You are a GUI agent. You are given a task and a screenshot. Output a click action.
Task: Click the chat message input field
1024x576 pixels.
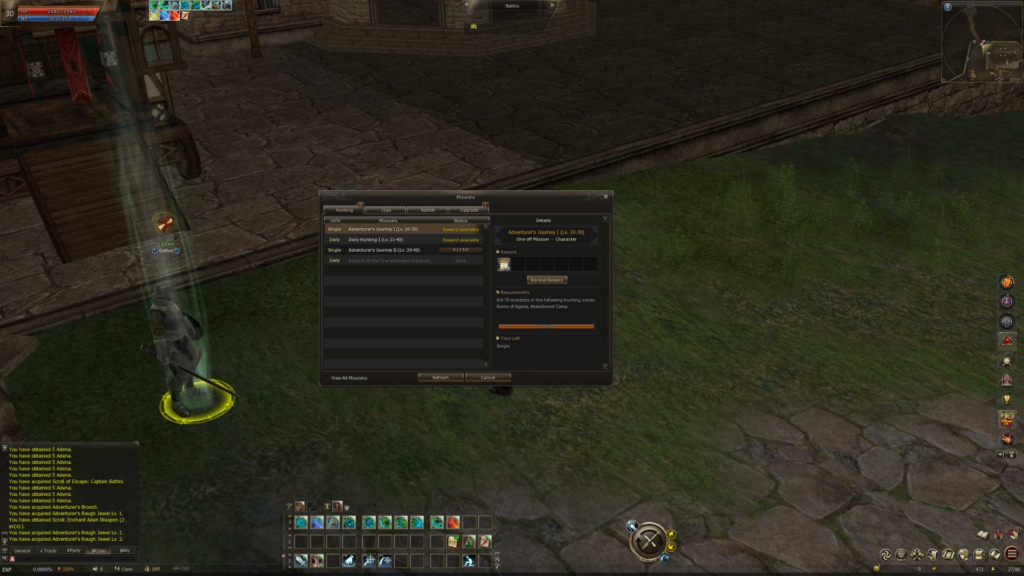tap(75, 559)
